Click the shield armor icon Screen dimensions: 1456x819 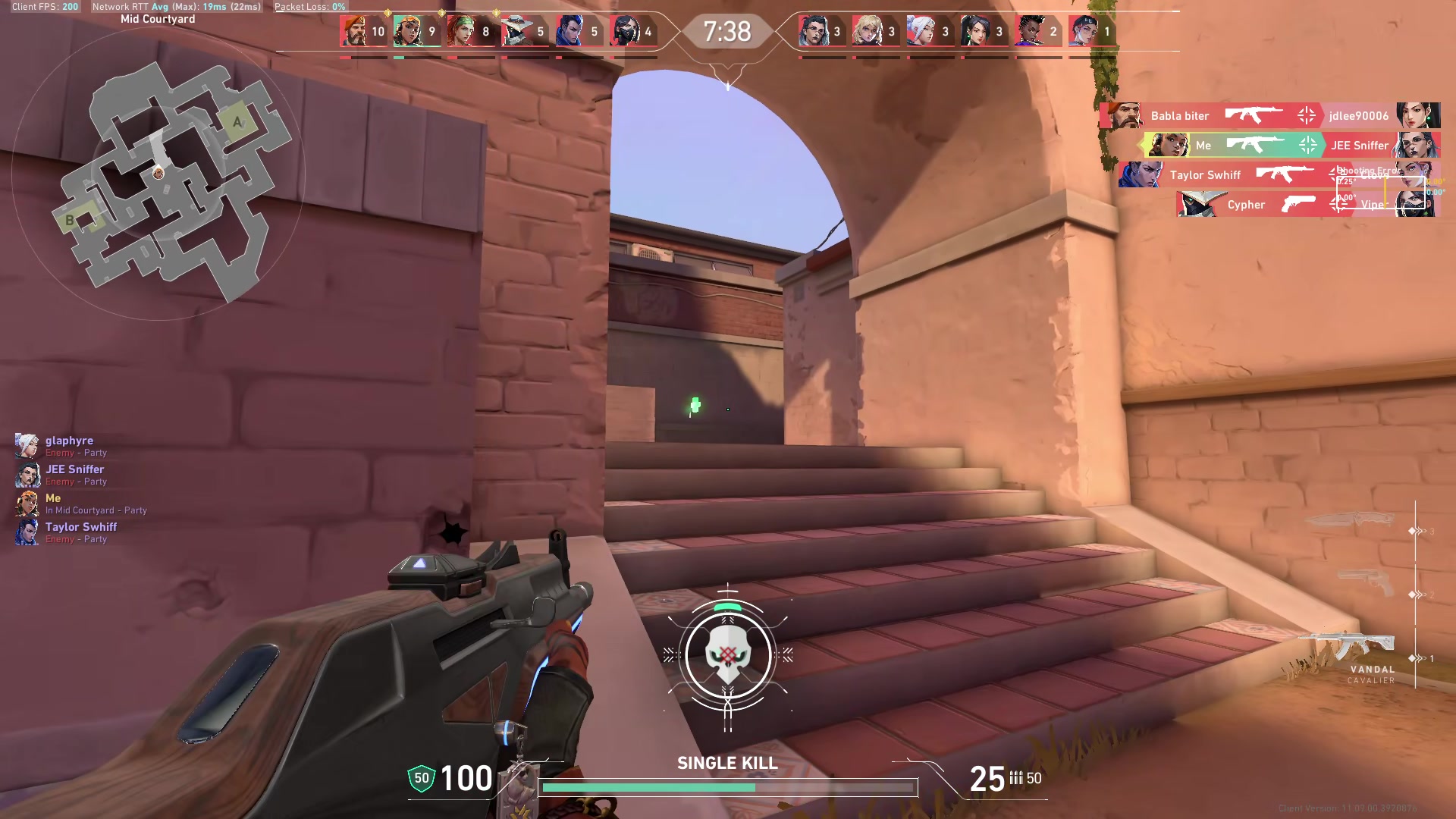(x=422, y=778)
